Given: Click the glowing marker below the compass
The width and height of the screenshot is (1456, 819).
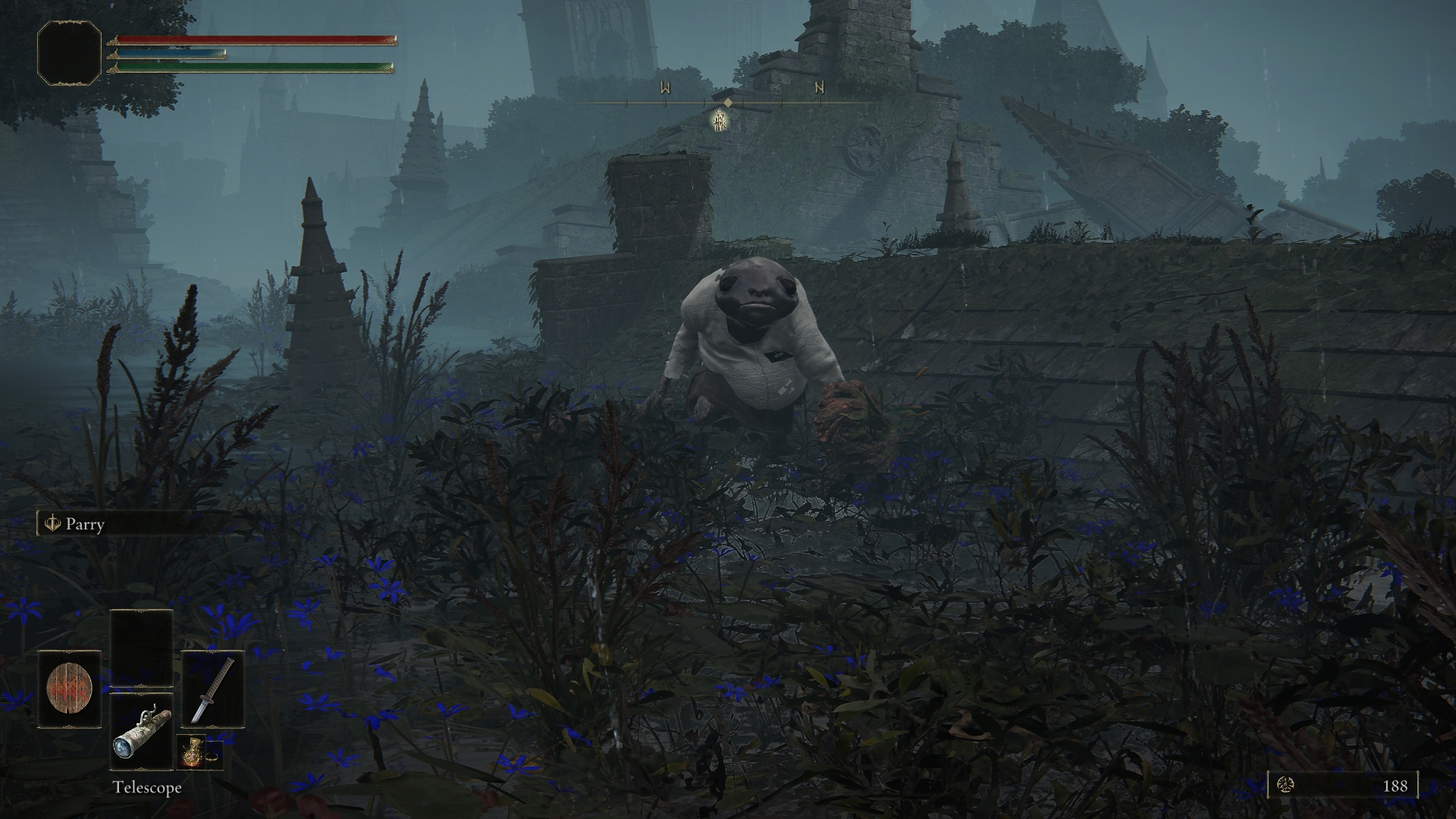Looking at the screenshot, I should (x=720, y=120).
